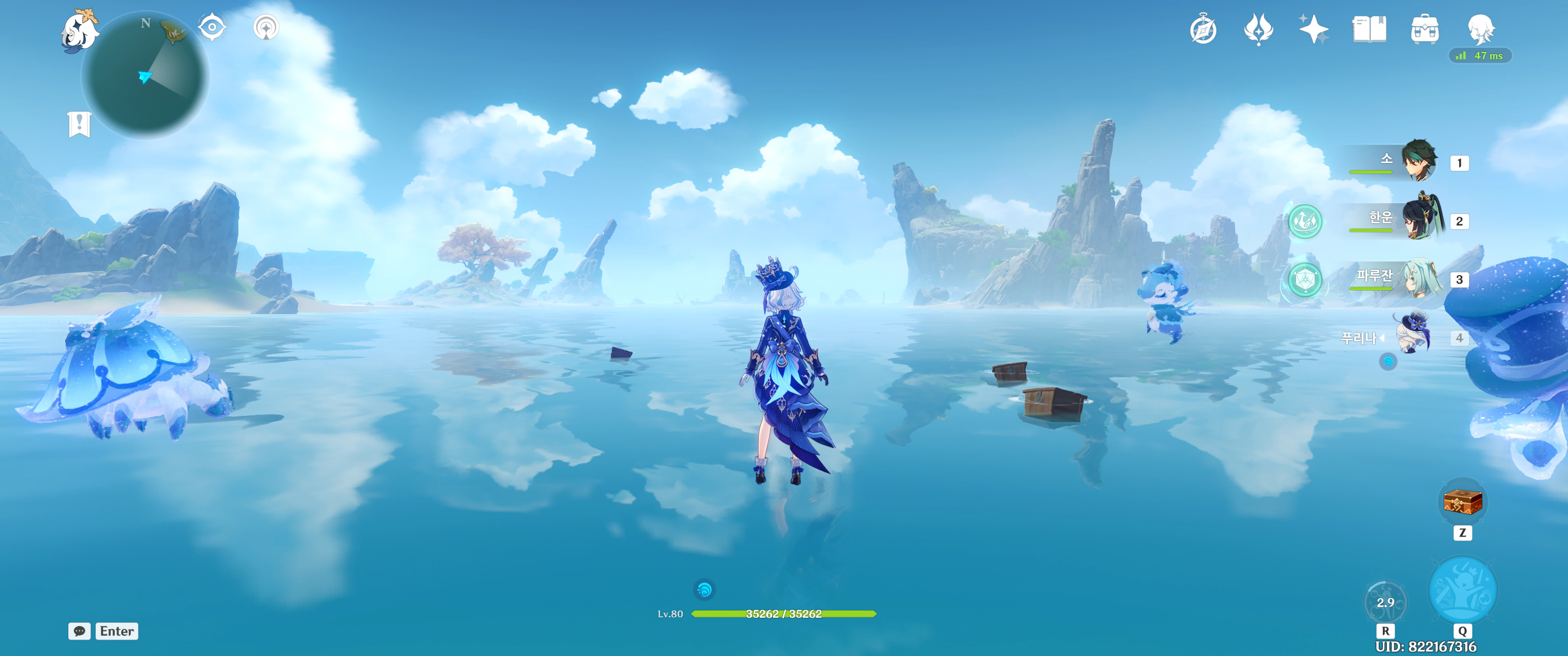Viewport: 1568px width, 656px height.
Task: Open the Wish star icon
Action: (x=1314, y=29)
